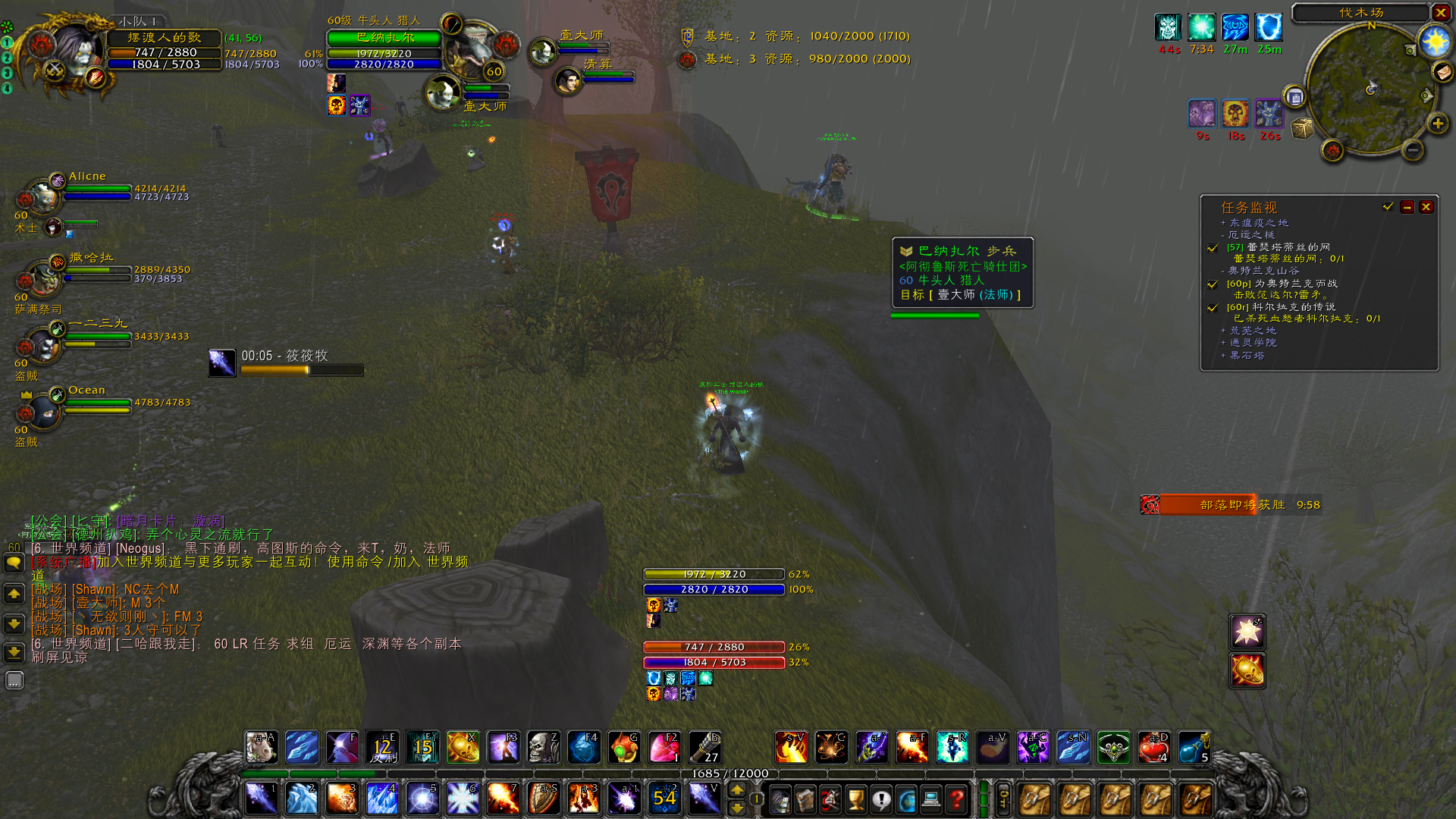The height and width of the screenshot is (819, 1456).
Task: Open the character info micro button portrait
Action: (x=780, y=799)
